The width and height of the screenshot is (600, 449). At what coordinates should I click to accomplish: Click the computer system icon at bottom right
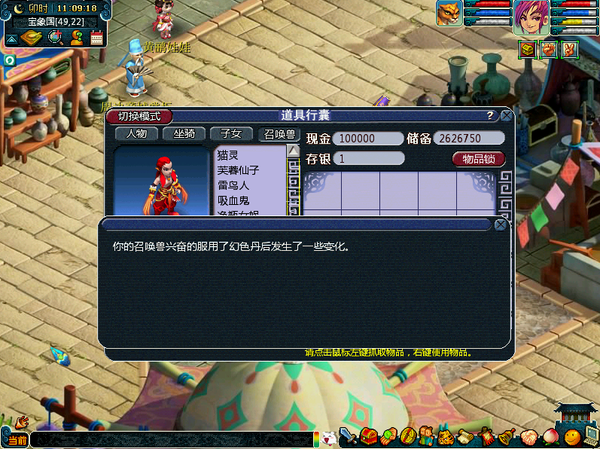point(591,437)
